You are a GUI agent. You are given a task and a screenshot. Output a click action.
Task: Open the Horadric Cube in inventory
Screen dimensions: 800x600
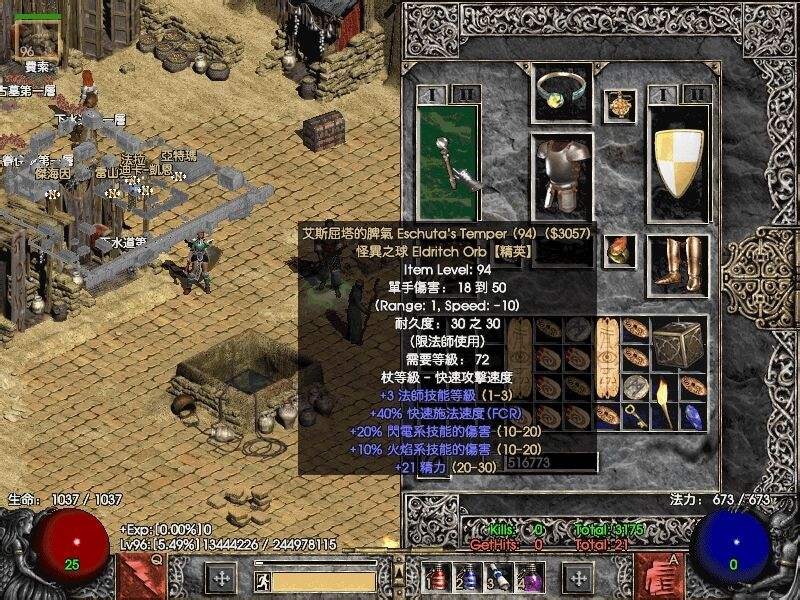(678, 345)
